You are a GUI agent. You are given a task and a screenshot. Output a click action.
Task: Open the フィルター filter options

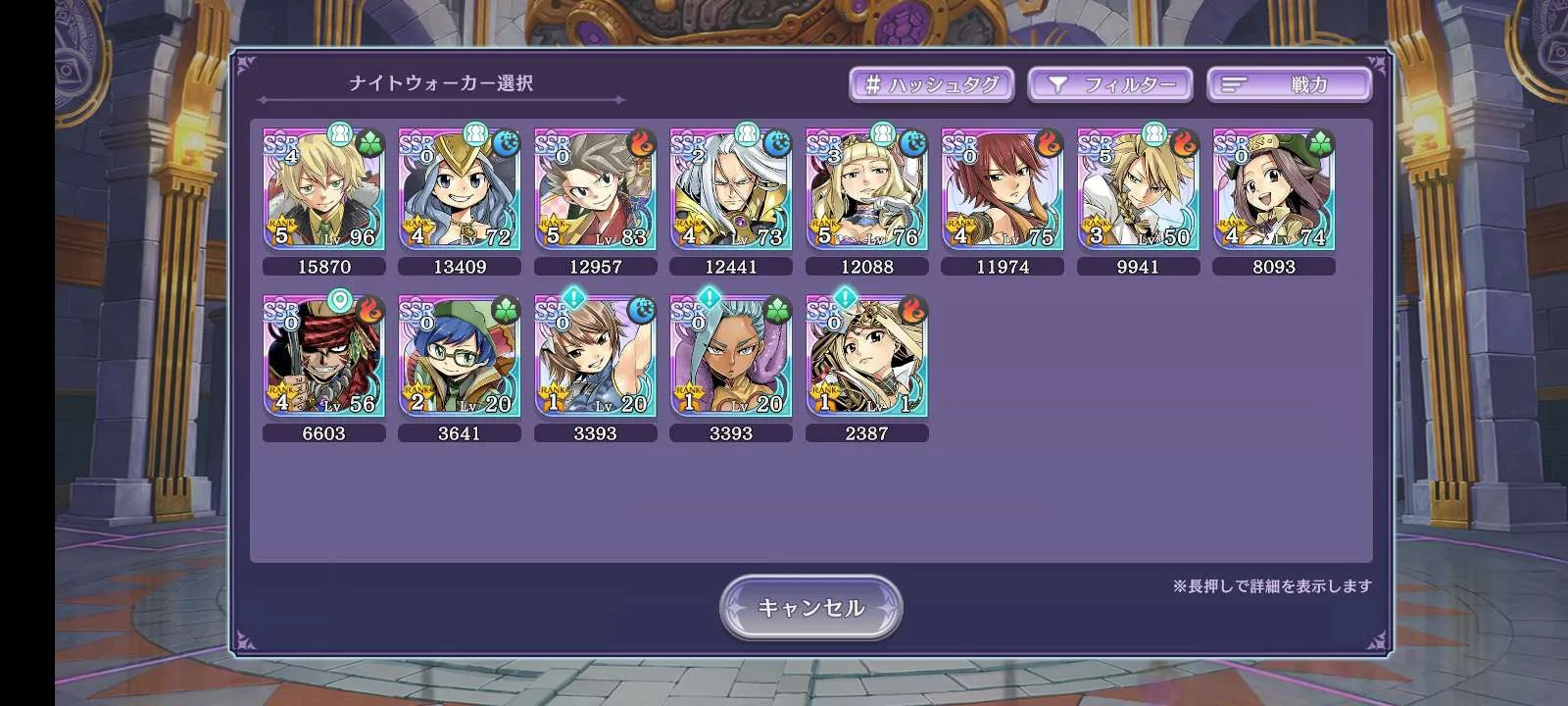pyautogui.click(x=1109, y=84)
